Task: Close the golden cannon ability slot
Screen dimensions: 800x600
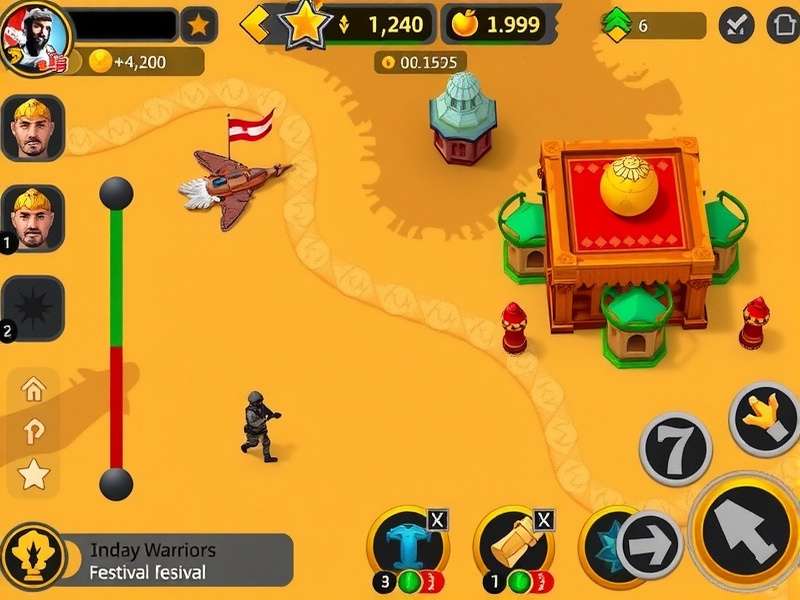Action: [x=544, y=519]
